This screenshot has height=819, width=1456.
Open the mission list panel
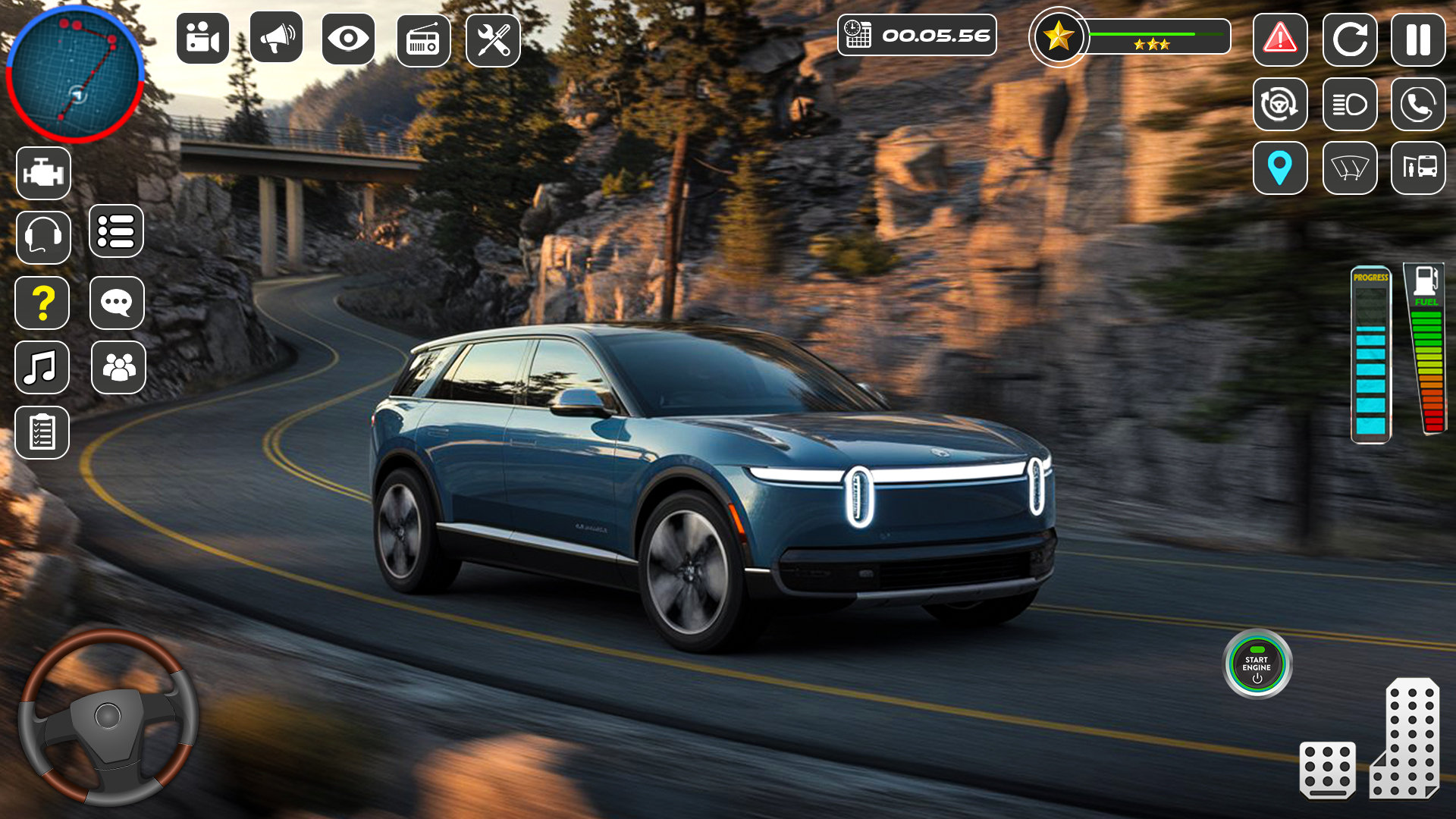(118, 232)
